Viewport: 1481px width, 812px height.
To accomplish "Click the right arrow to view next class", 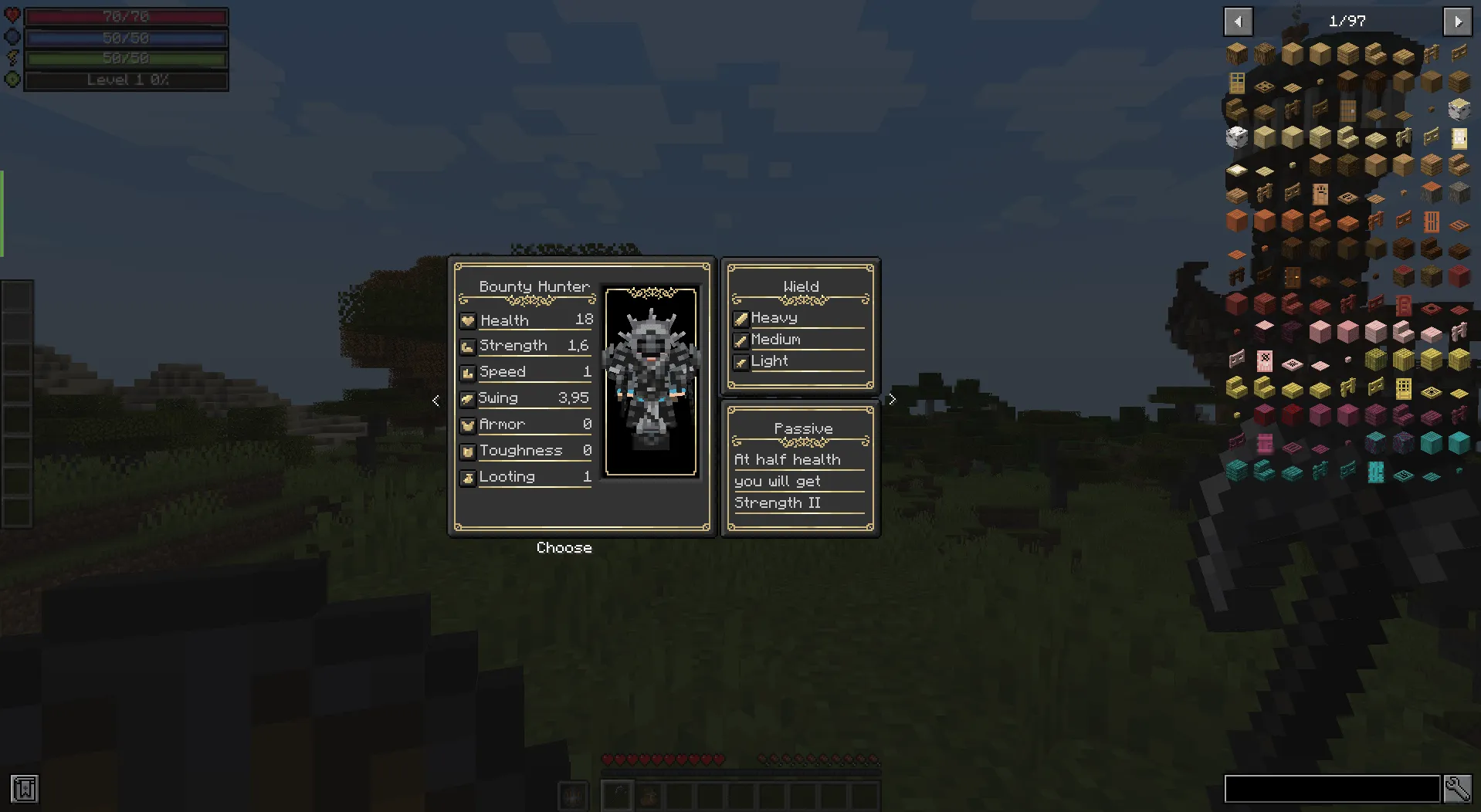I will (x=892, y=399).
